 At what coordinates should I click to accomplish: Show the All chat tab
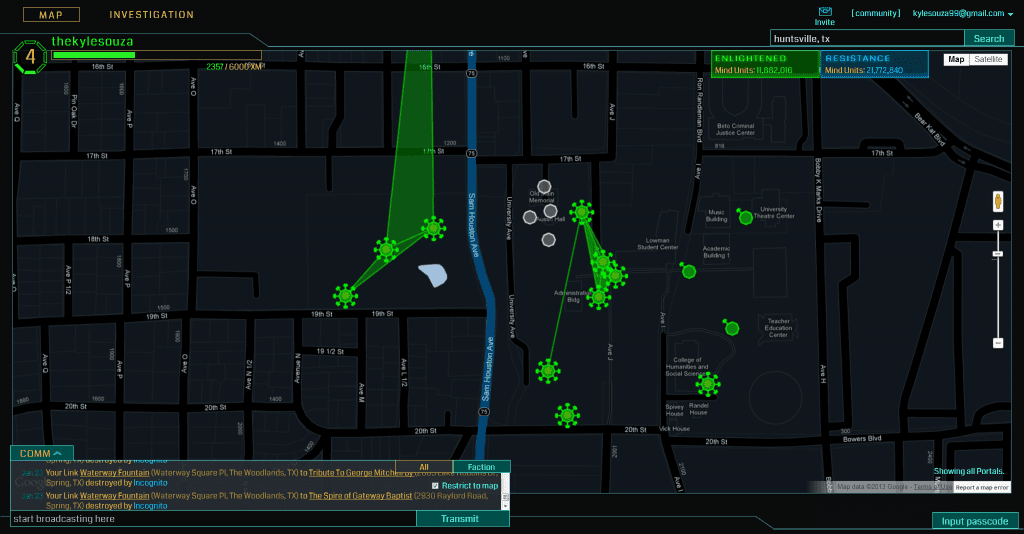424,467
